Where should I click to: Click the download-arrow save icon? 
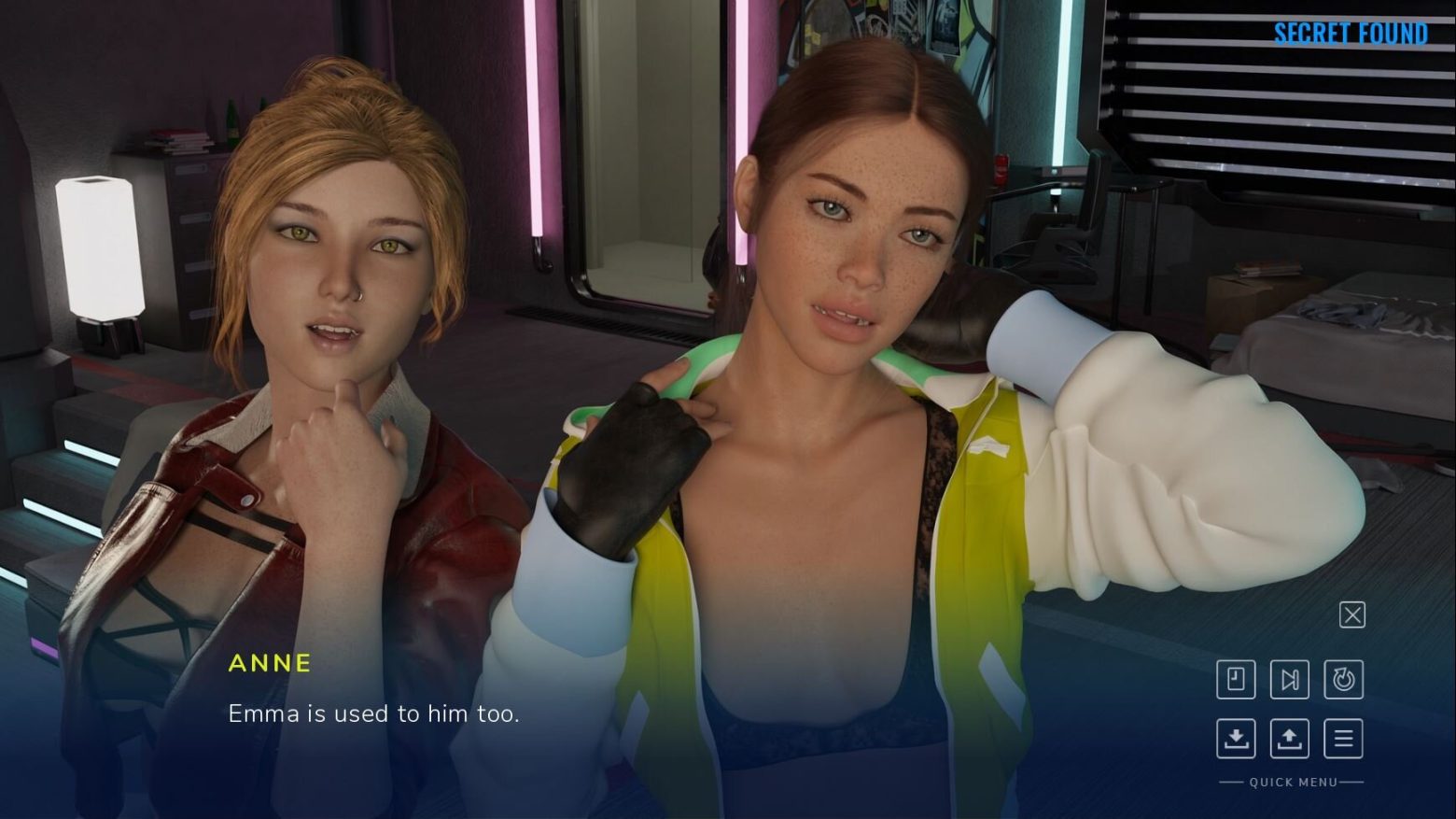click(1236, 738)
